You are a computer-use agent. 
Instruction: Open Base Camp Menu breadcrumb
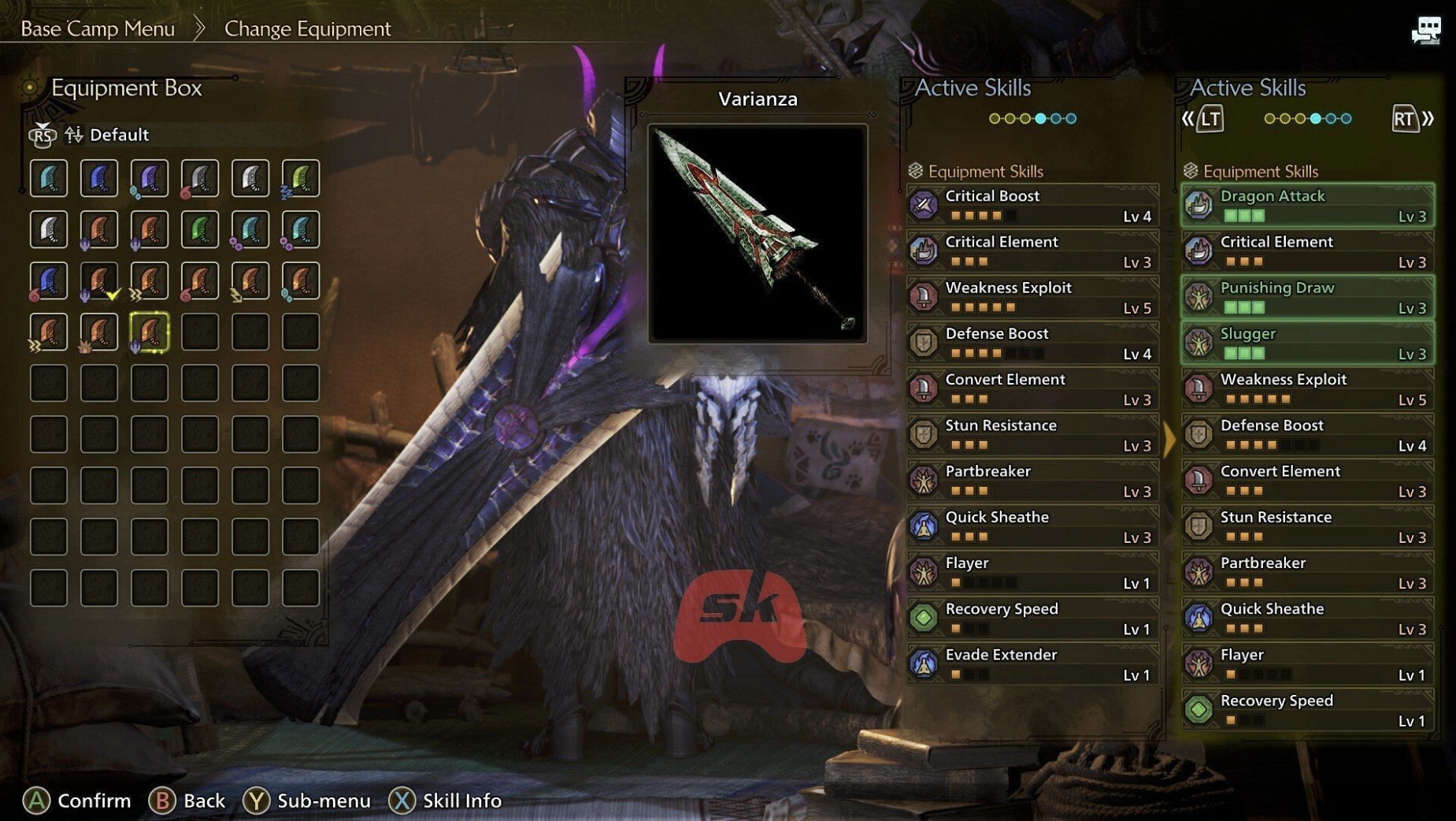[98, 28]
